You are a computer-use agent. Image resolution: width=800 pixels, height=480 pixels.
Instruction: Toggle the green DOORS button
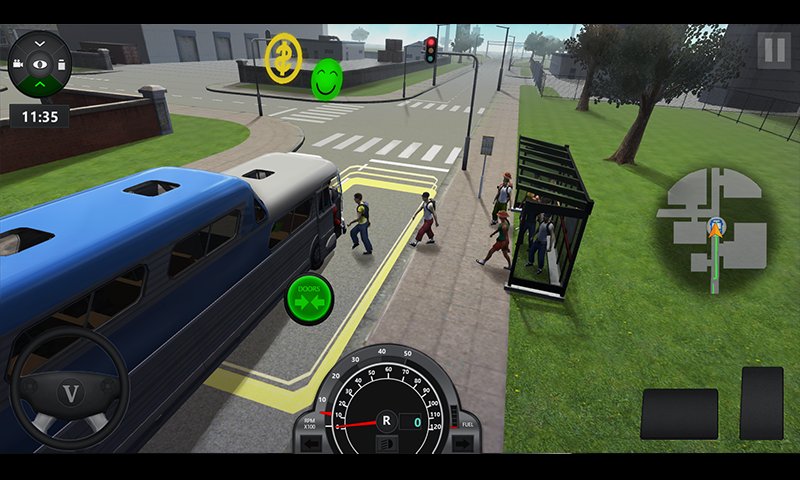(x=309, y=298)
